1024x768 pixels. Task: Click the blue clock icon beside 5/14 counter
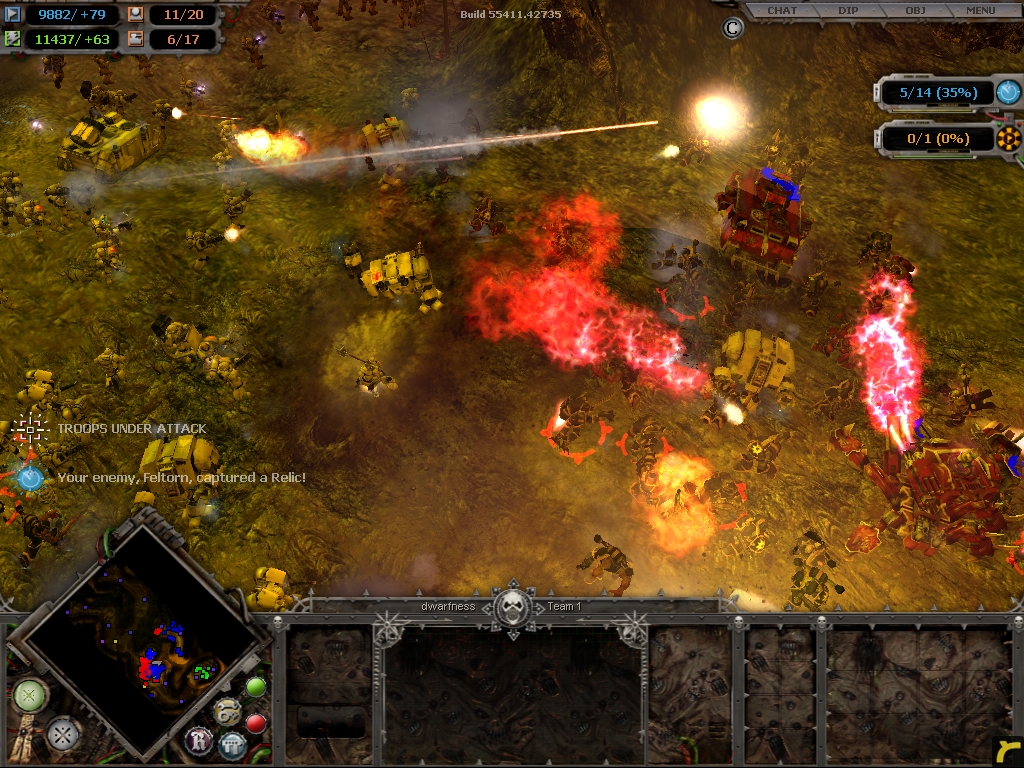pos(1008,93)
